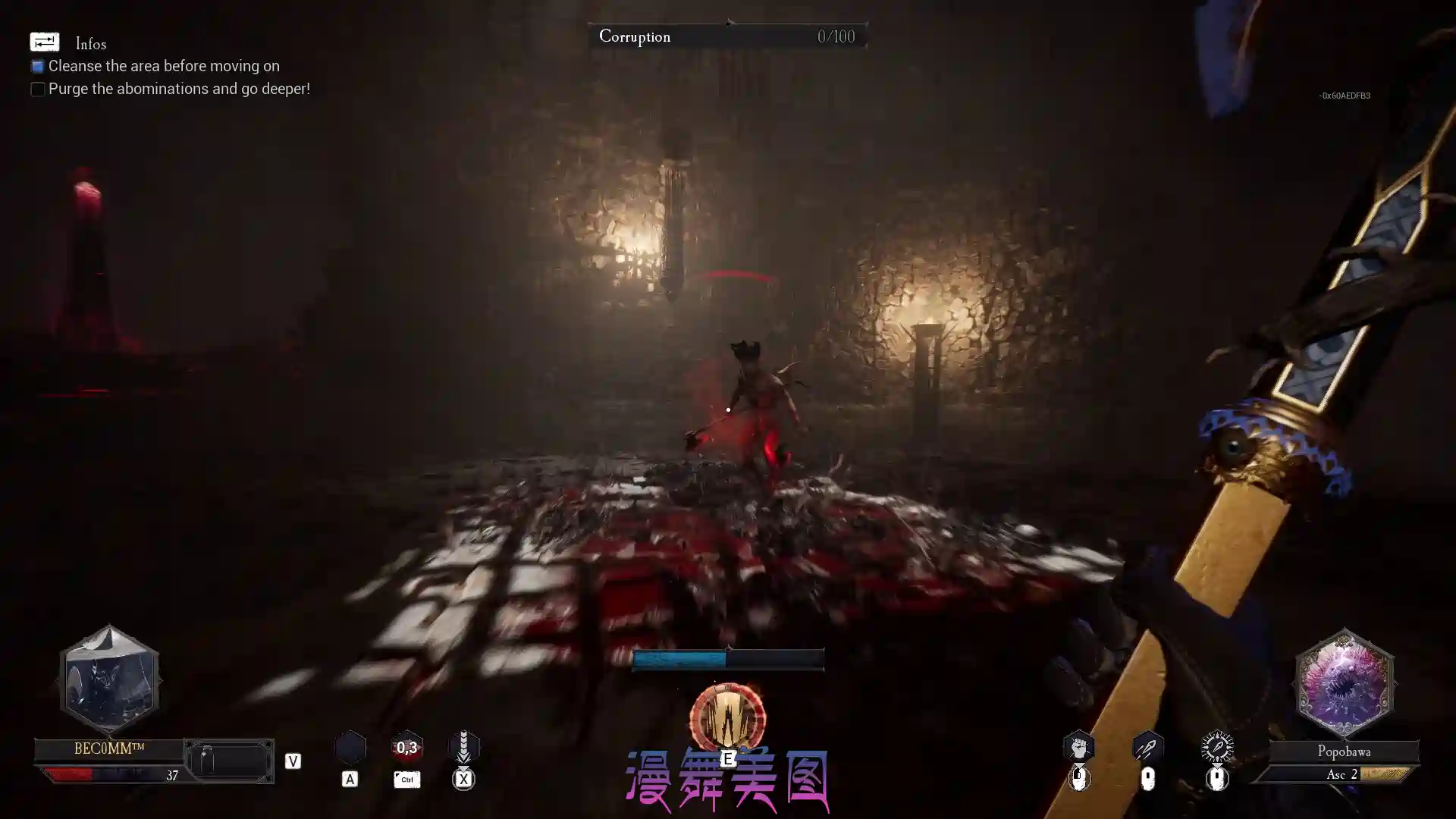Open the Infos header entry

91,44
